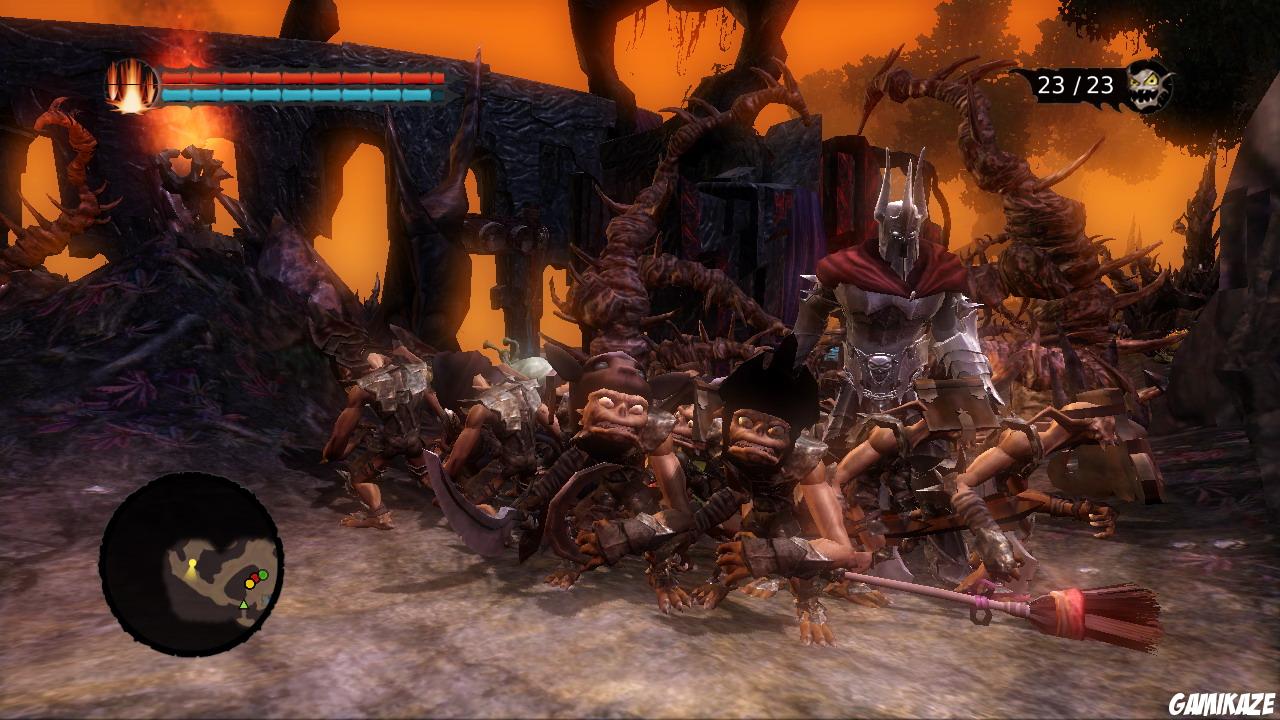Click the green player triangle on the minimap
Image resolution: width=1280 pixels, height=720 pixels.
[x=244, y=604]
